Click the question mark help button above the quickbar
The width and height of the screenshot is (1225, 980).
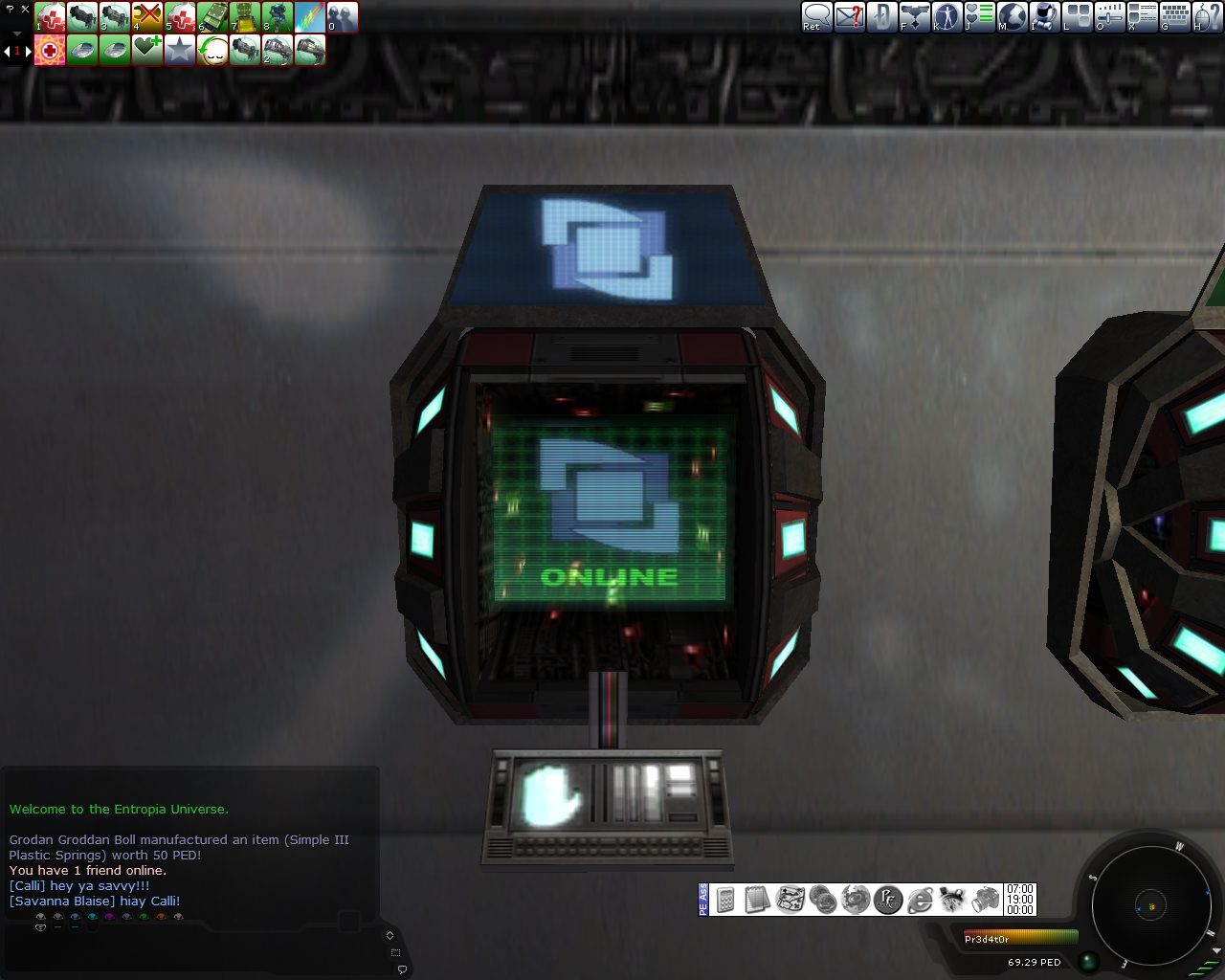(x=9, y=10)
